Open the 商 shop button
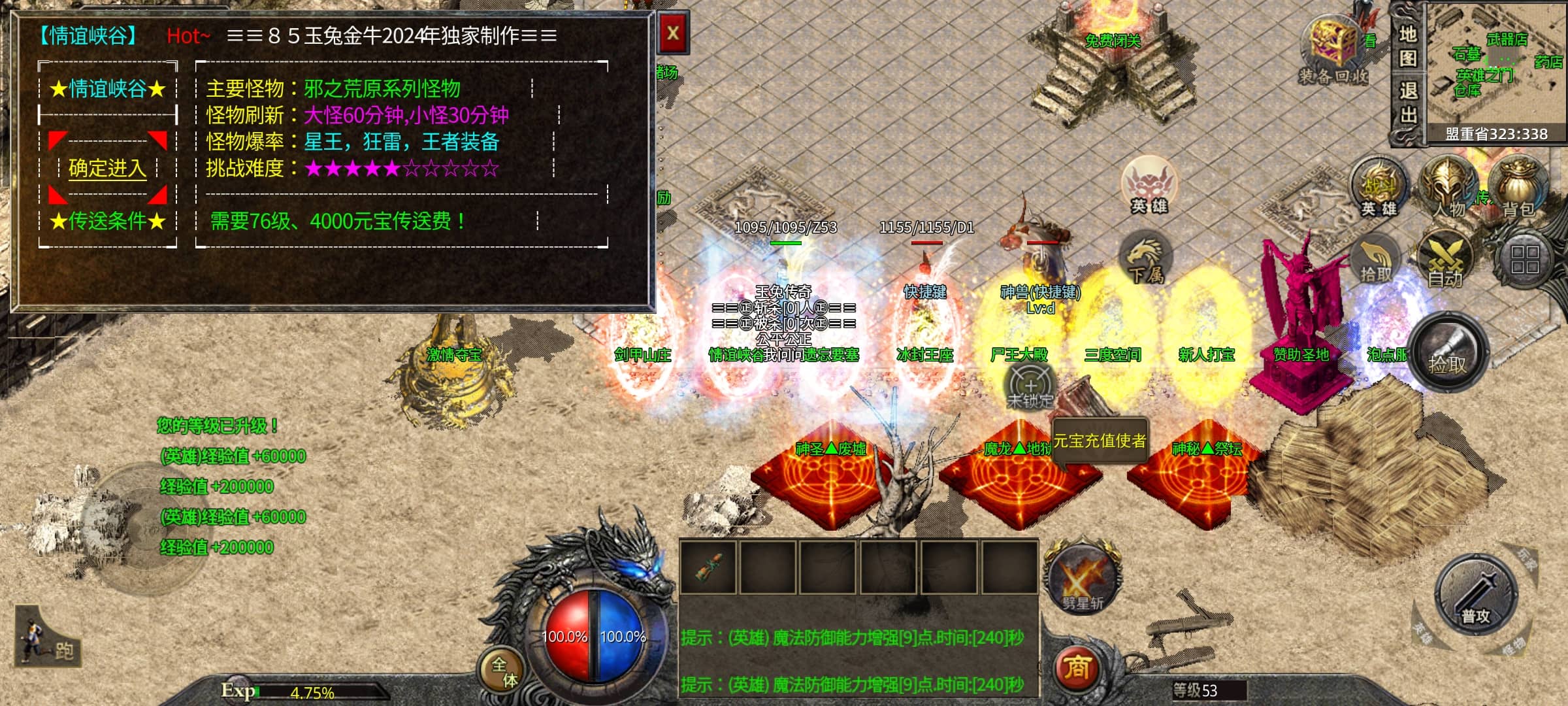 (1077, 667)
